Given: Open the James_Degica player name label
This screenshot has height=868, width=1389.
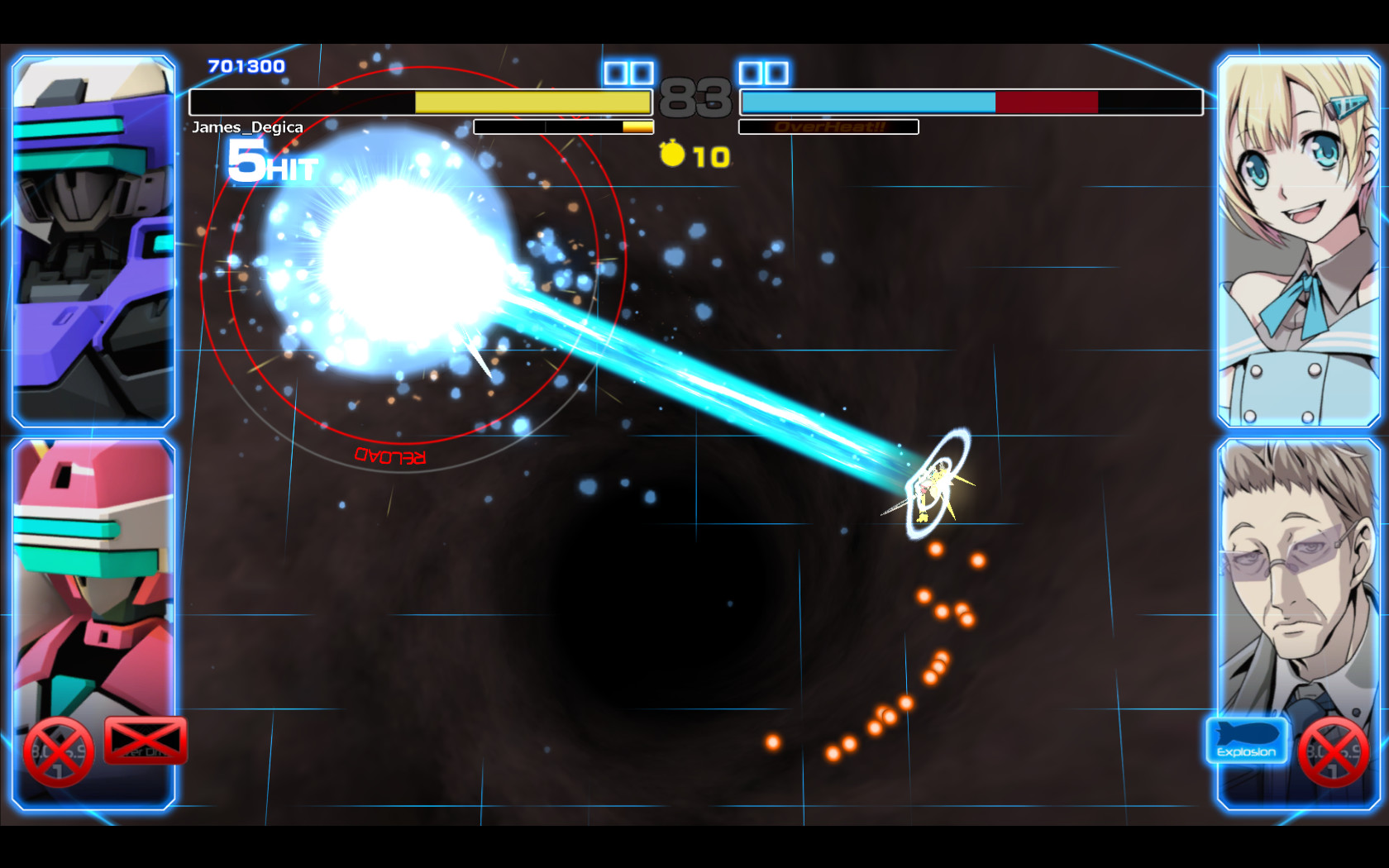Looking at the screenshot, I should (x=247, y=127).
